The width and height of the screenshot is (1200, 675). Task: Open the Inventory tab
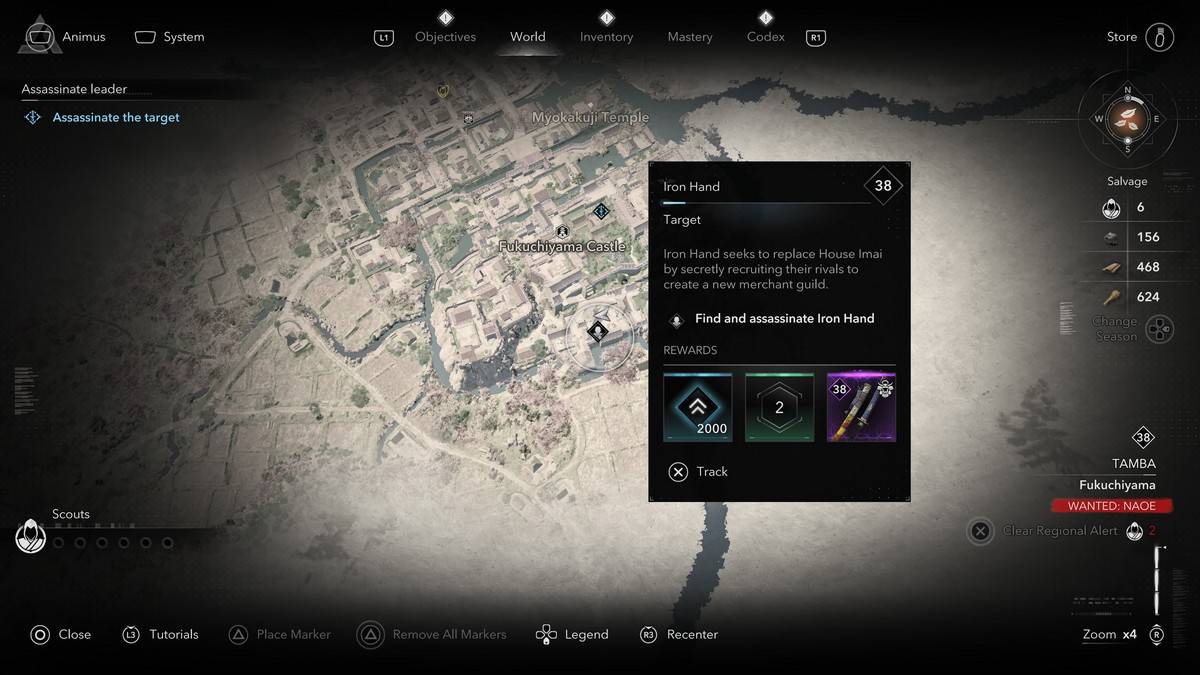(606, 37)
